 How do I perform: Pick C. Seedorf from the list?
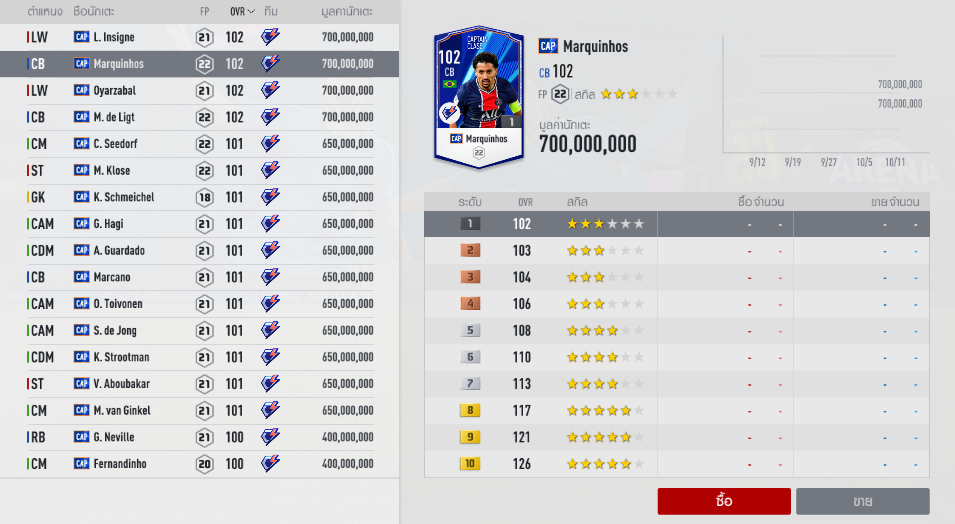200,144
